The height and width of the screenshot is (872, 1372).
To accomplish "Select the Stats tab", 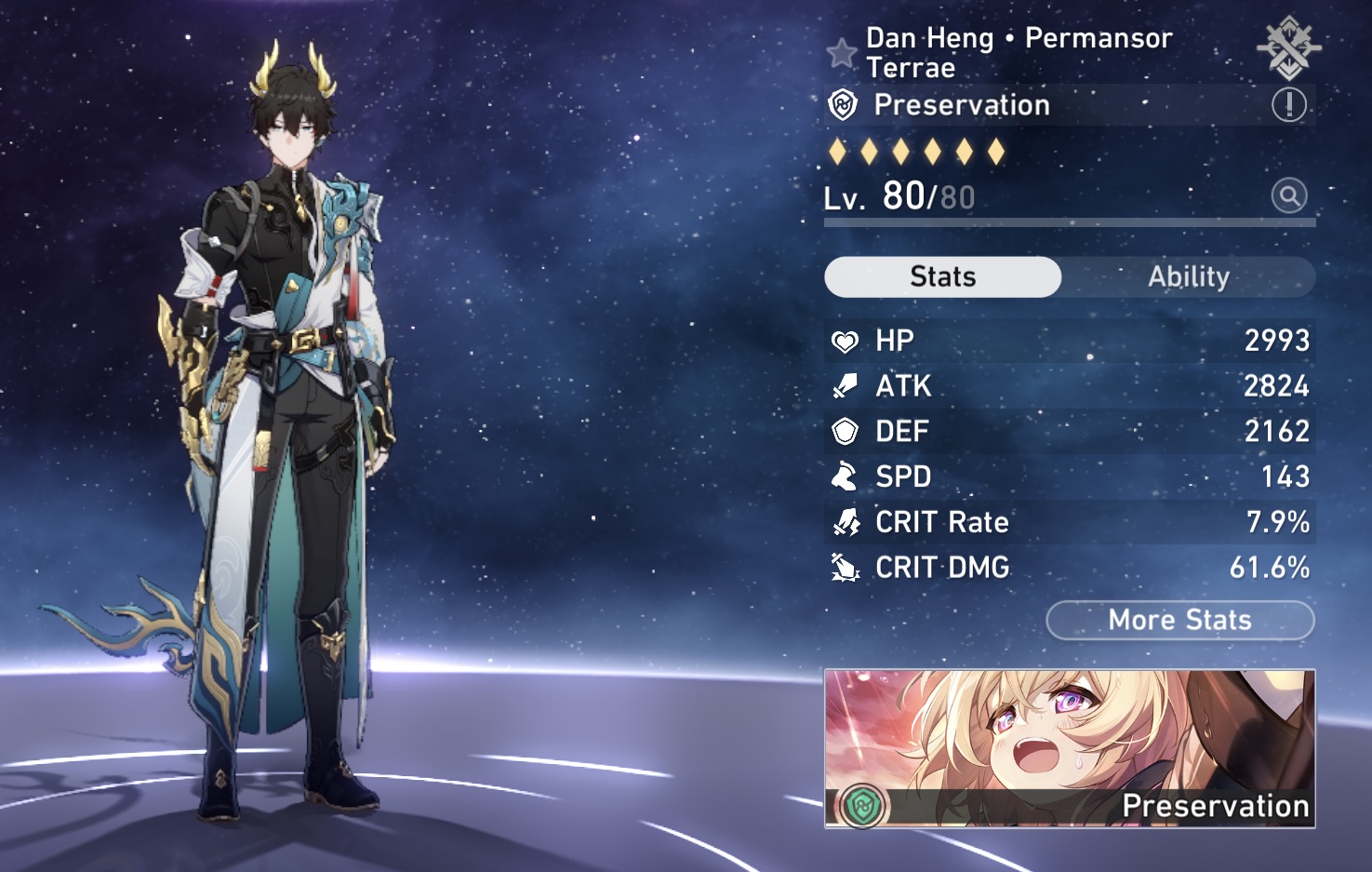I will 942,277.
